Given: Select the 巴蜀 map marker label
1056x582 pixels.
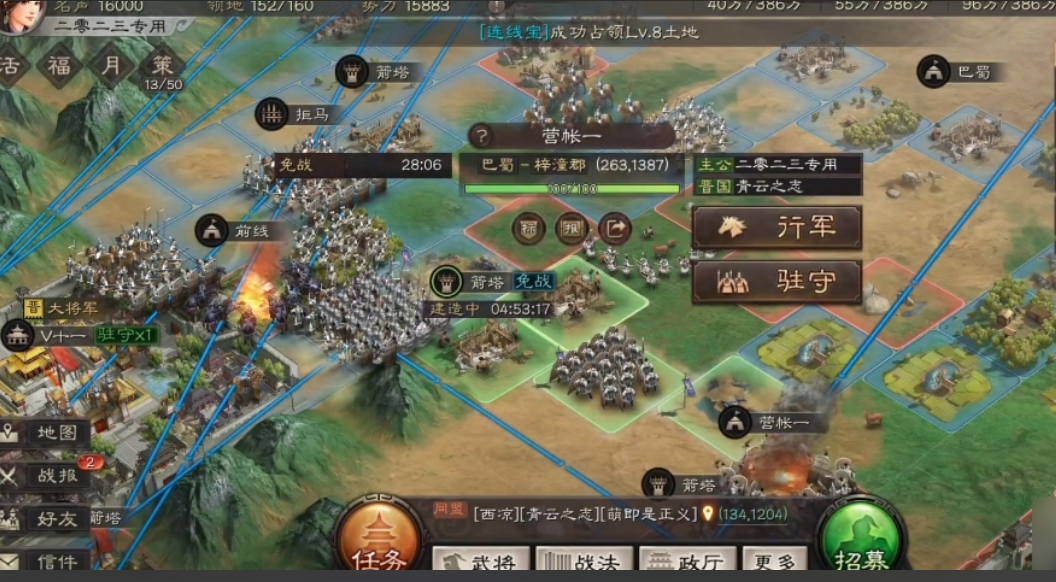Looking at the screenshot, I should 964,71.
